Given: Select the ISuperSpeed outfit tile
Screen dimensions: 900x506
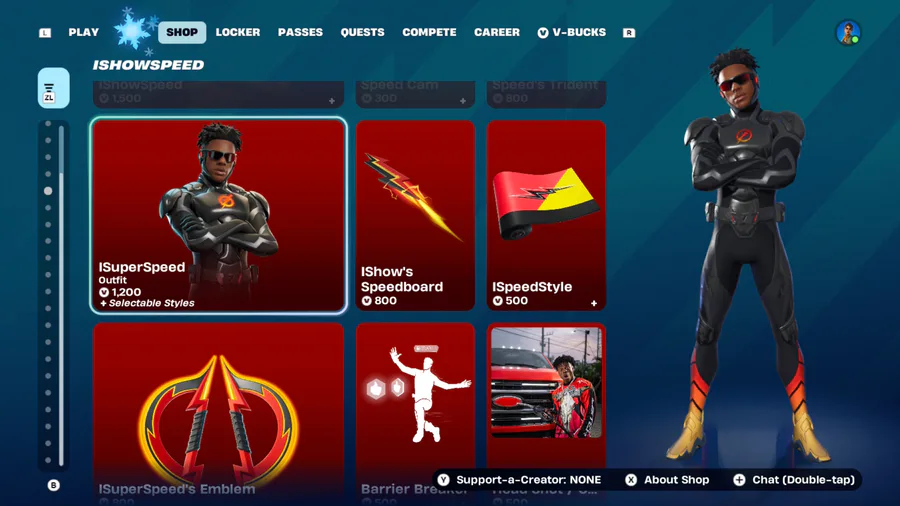Looking at the screenshot, I should (x=219, y=215).
